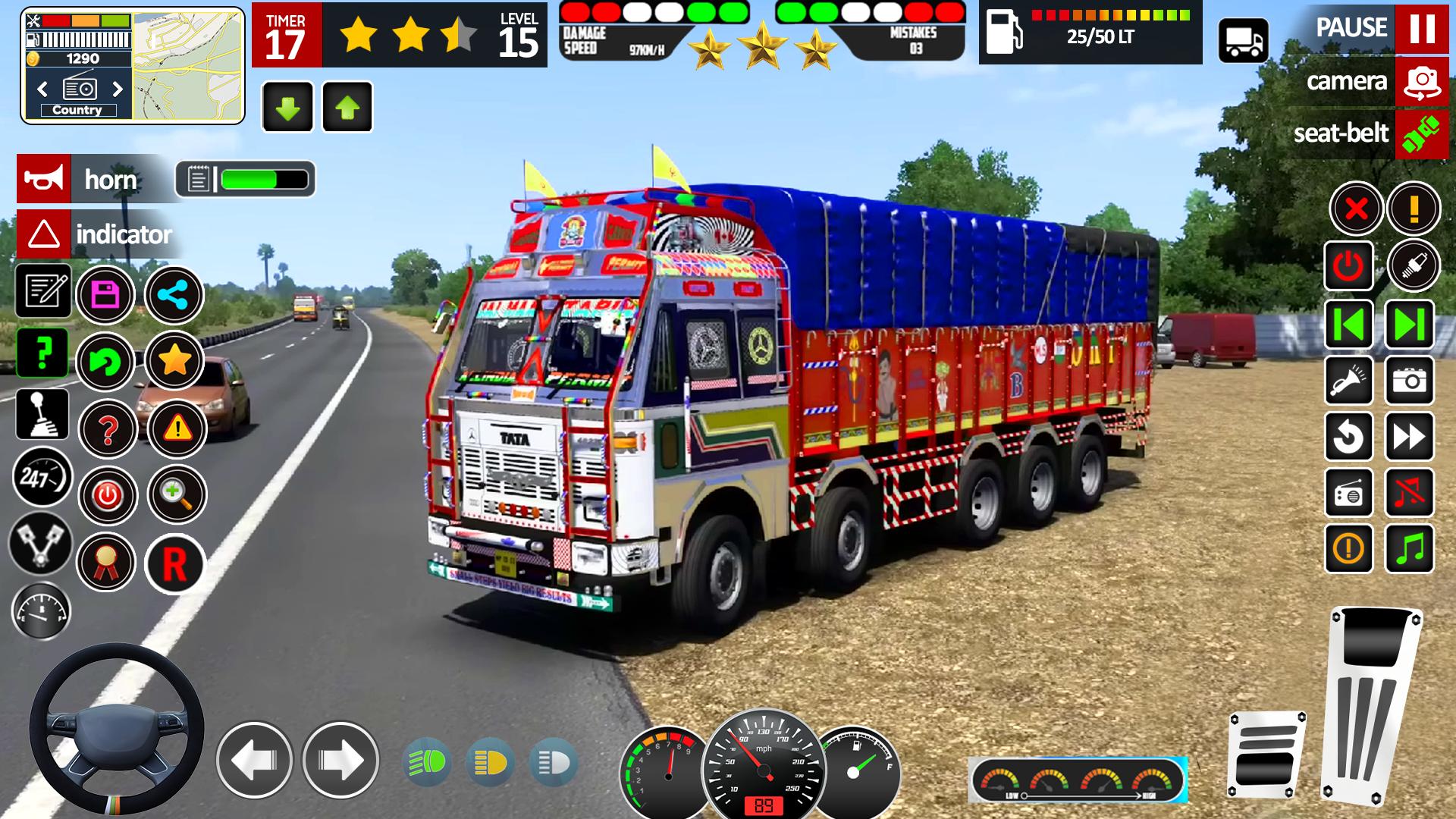Viewport: 1456px width, 819px height.
Task: Tap the pink save floppy disk icon
Action: [x=105, y=294]
